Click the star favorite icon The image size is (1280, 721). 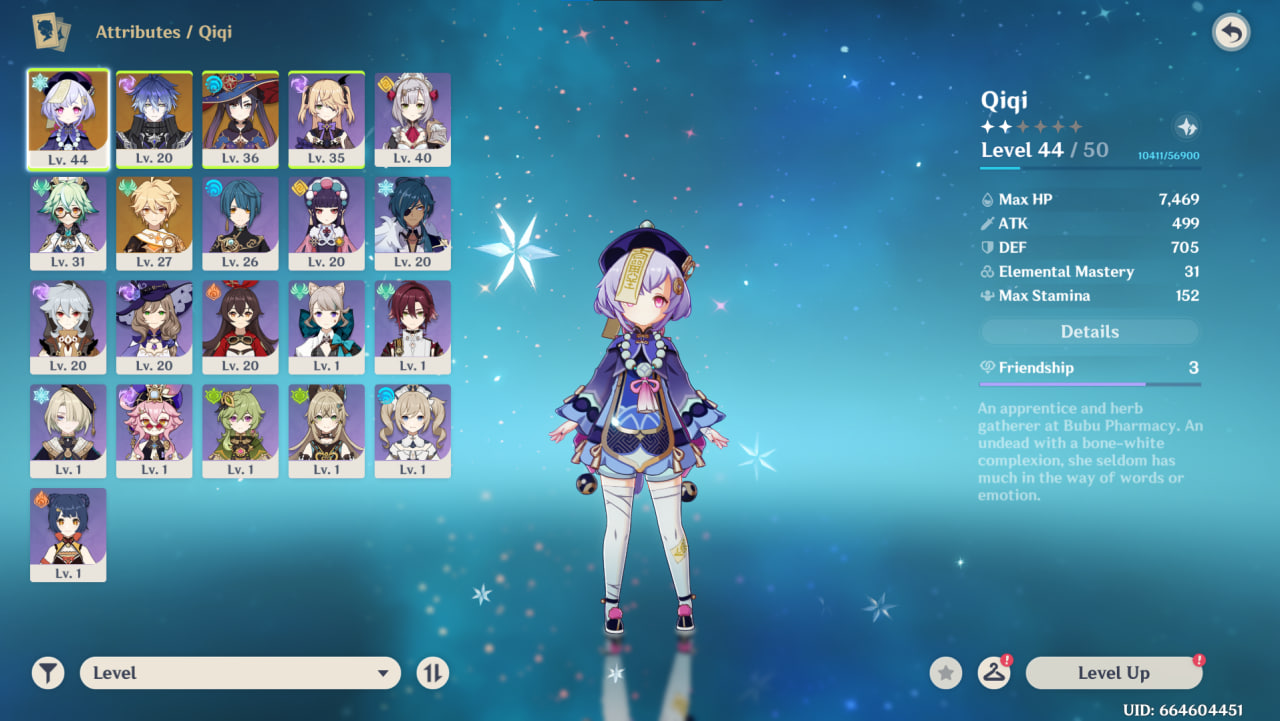[945, 673]
